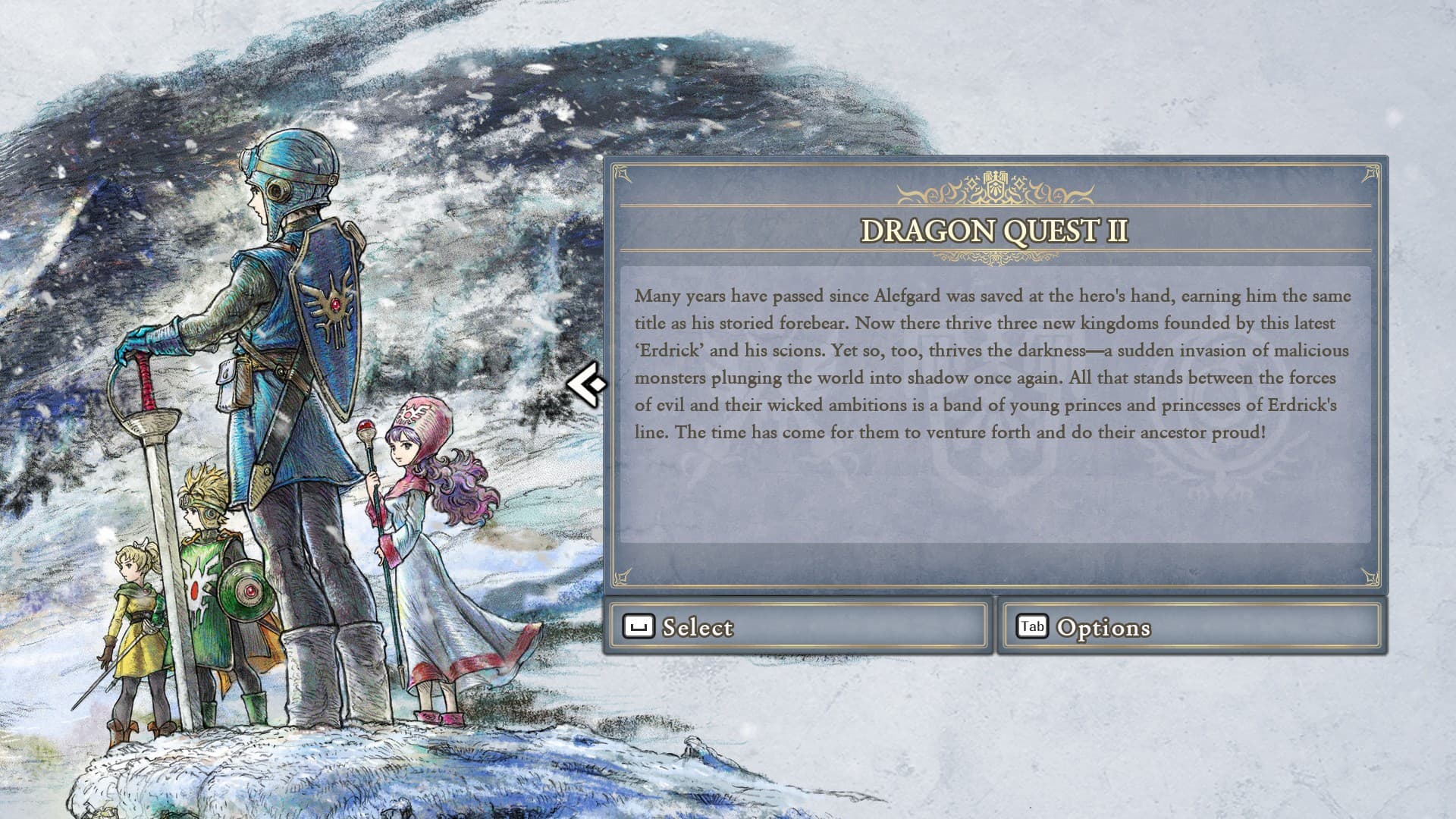
Task: Click the mouse button icon beside Select
Action: 639,627
